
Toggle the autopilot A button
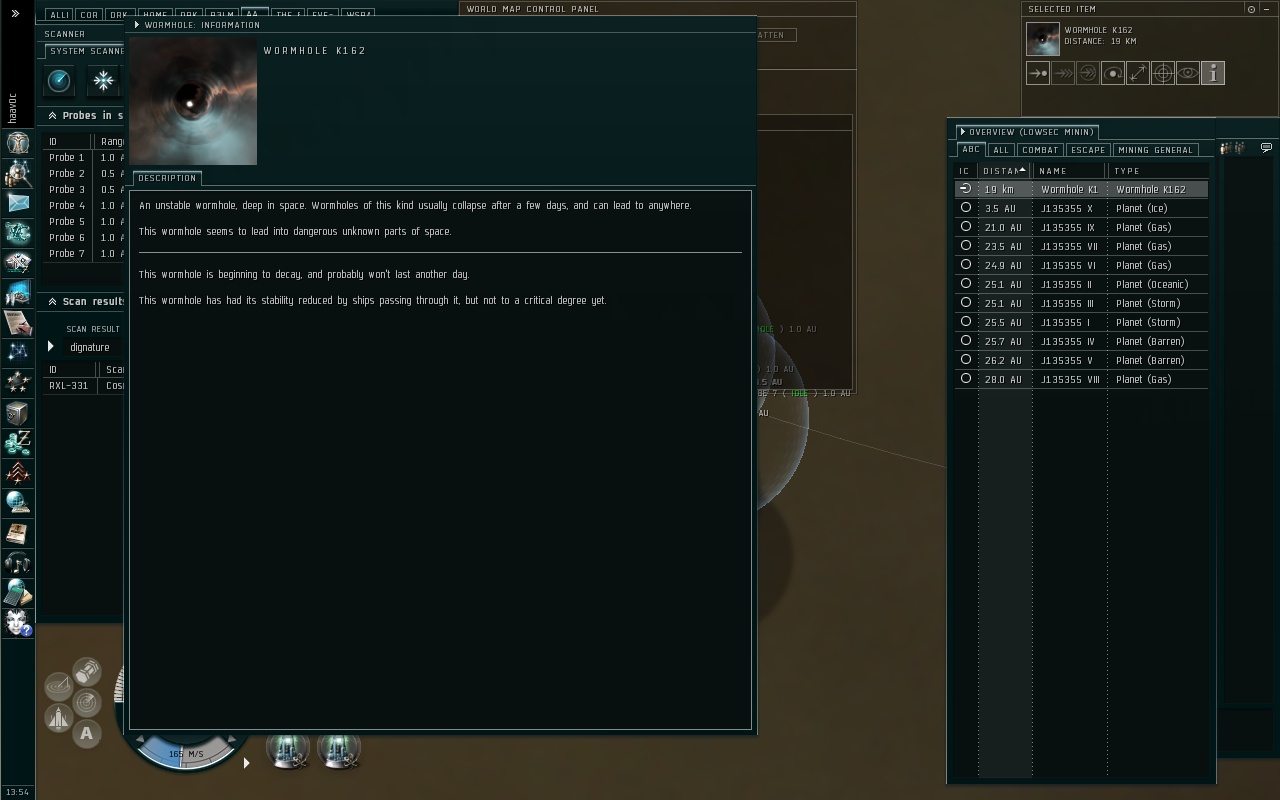point(87,734)
